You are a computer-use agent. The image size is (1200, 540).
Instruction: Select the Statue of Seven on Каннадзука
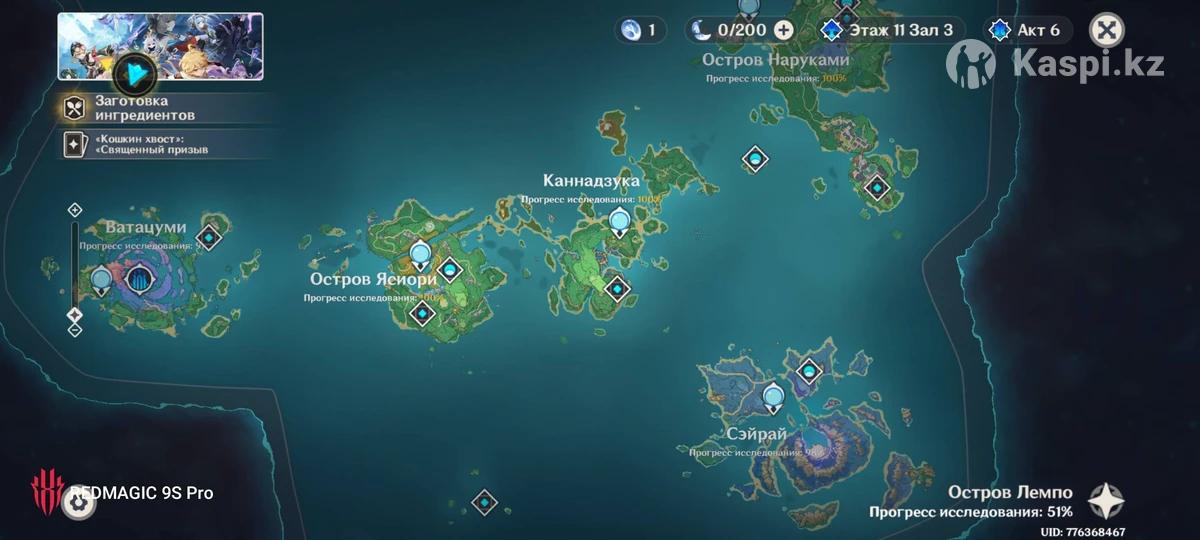(620, 222)
